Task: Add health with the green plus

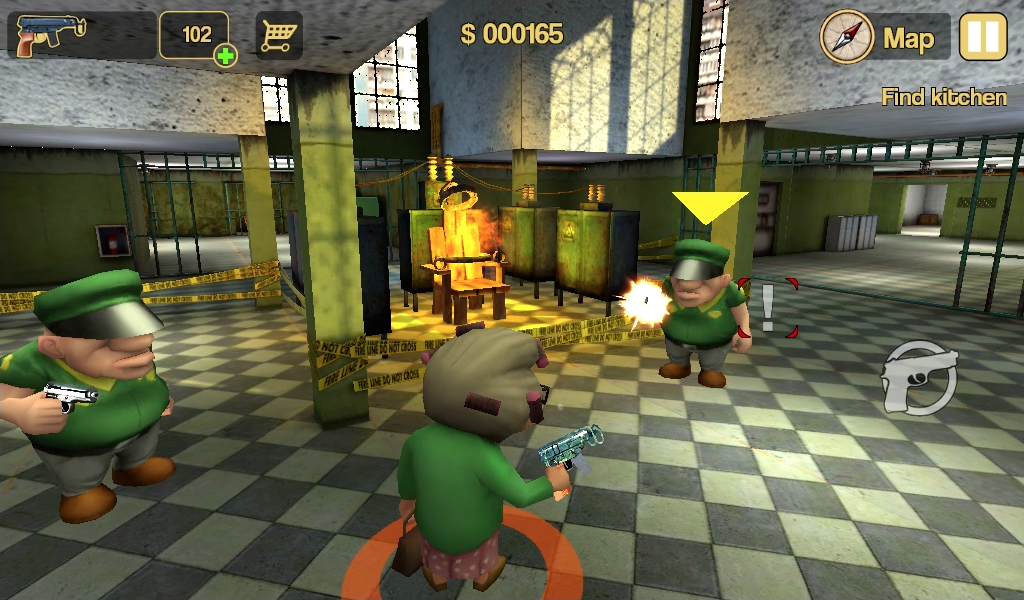Action: coord(226,56)
